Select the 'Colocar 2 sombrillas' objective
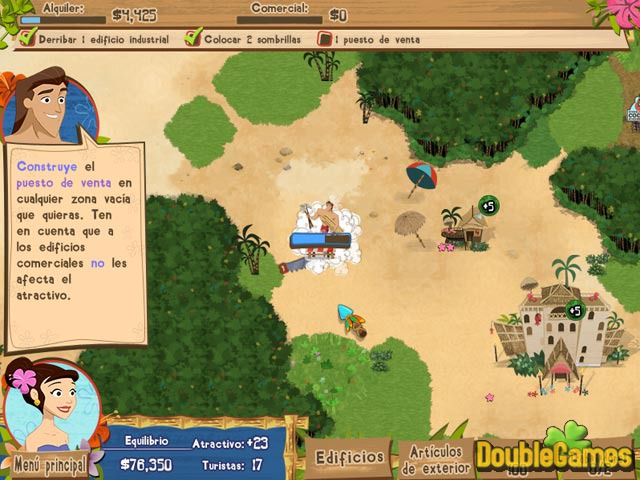This screenshot has height=480, width=640. coord(247,40)
